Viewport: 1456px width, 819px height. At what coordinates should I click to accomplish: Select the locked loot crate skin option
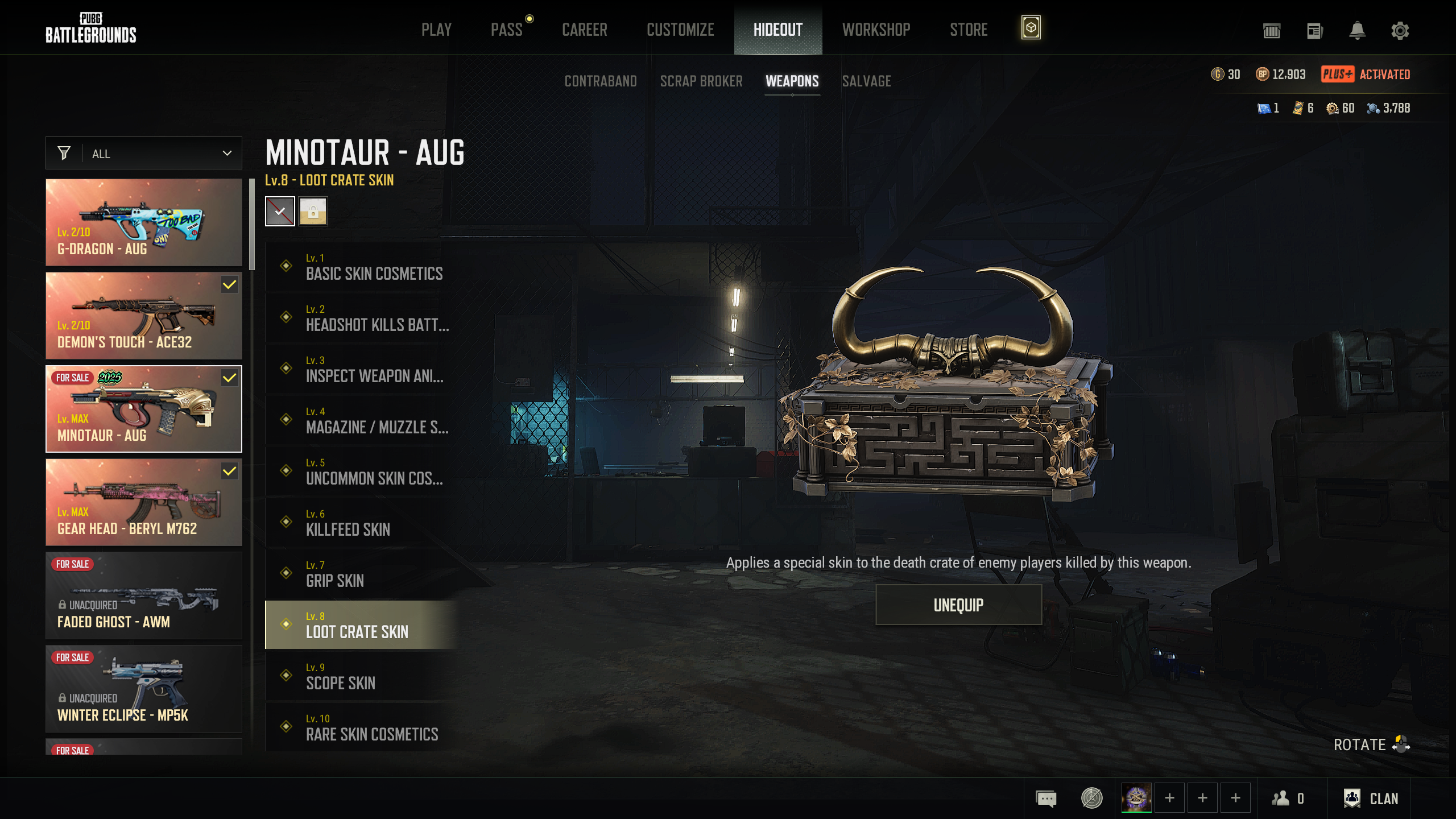[313, 212]
